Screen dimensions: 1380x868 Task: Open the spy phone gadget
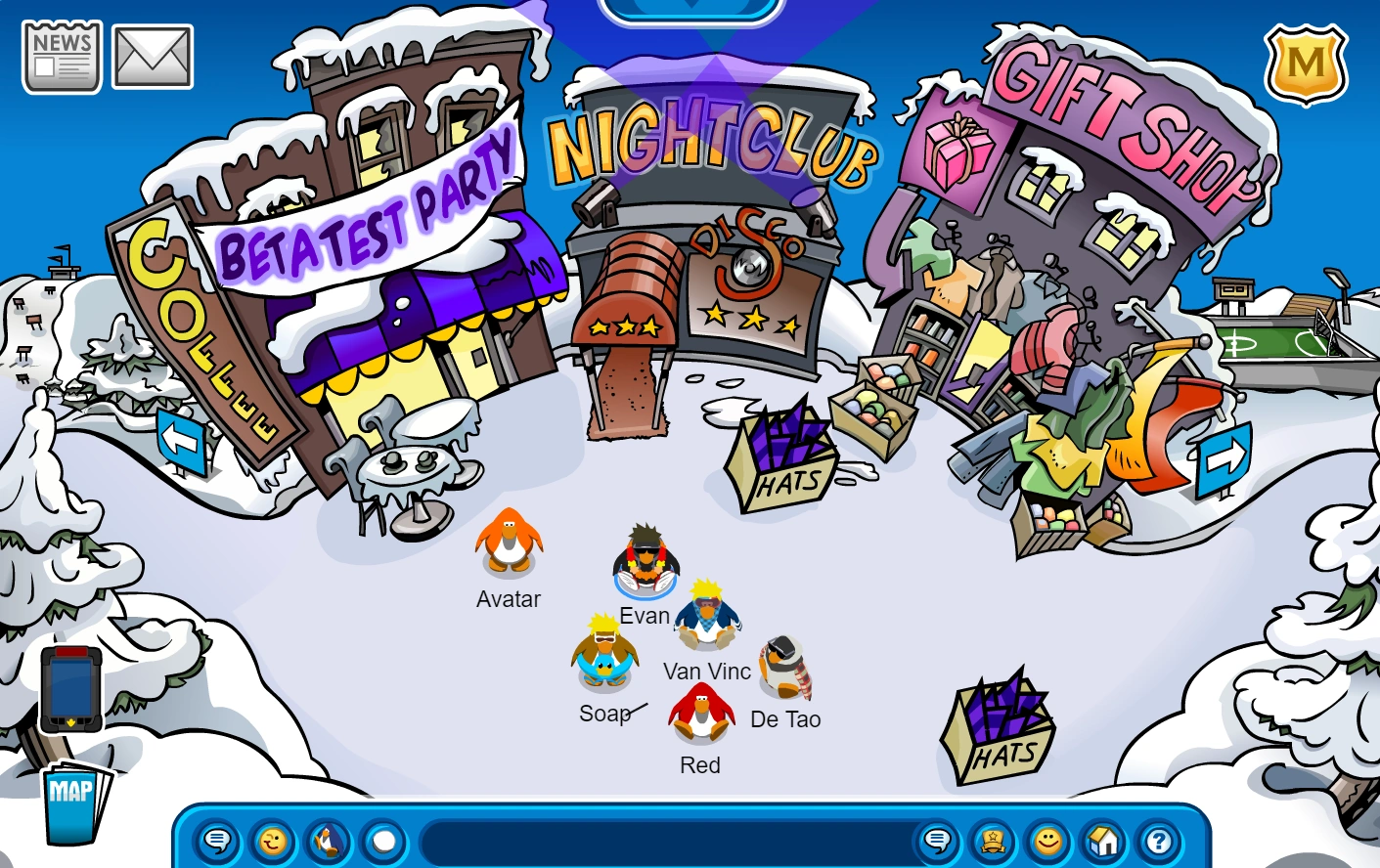(70, 689)
